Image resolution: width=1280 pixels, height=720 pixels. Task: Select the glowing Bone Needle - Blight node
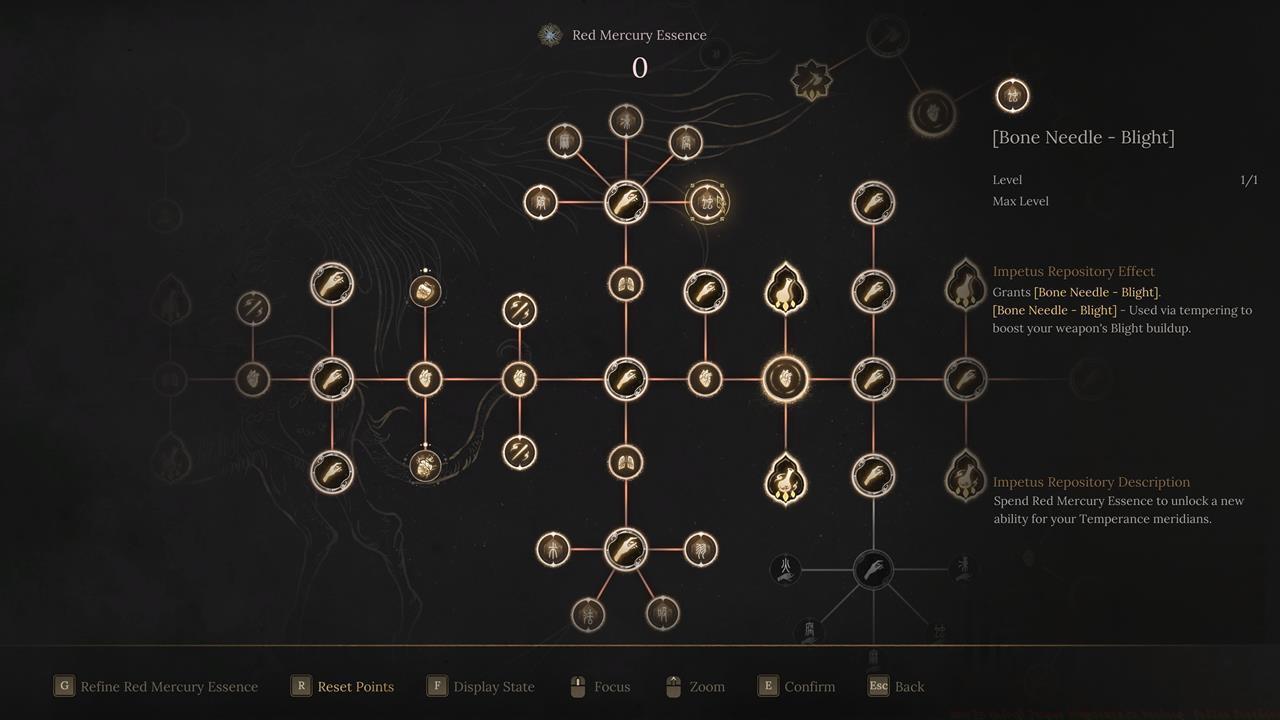tap(708, 201)
